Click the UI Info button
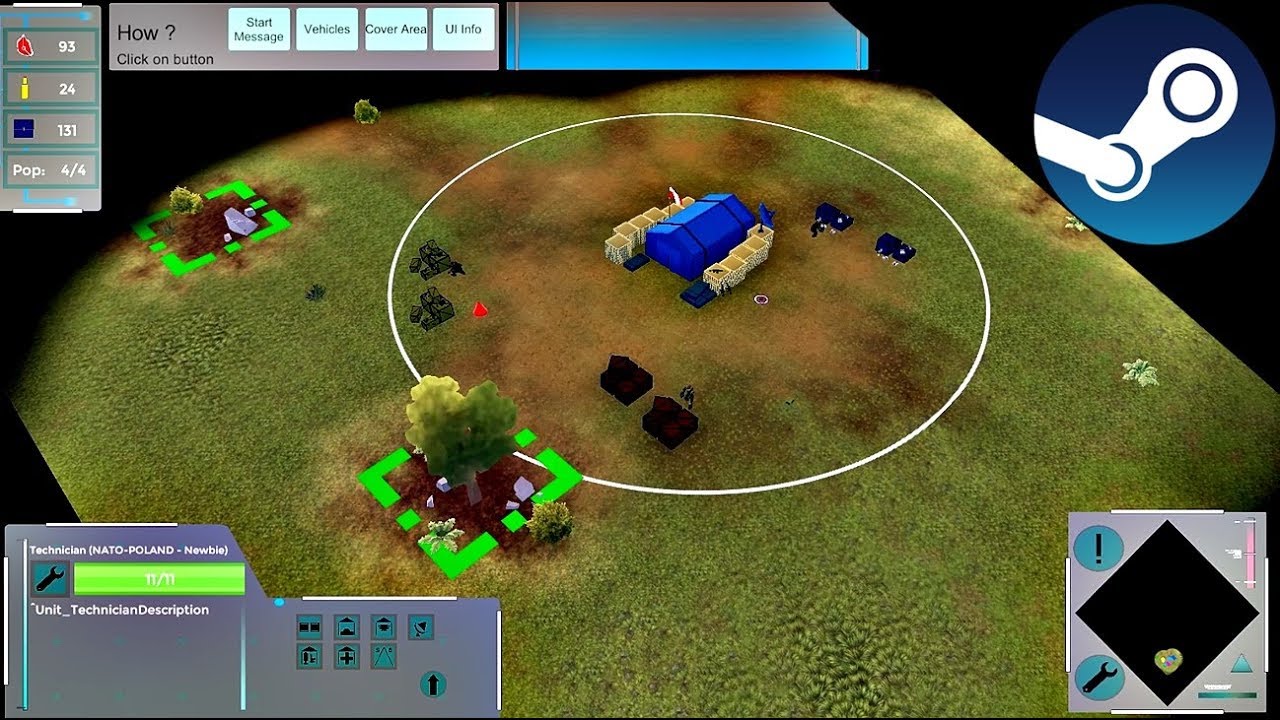 [x=463, y=30]
